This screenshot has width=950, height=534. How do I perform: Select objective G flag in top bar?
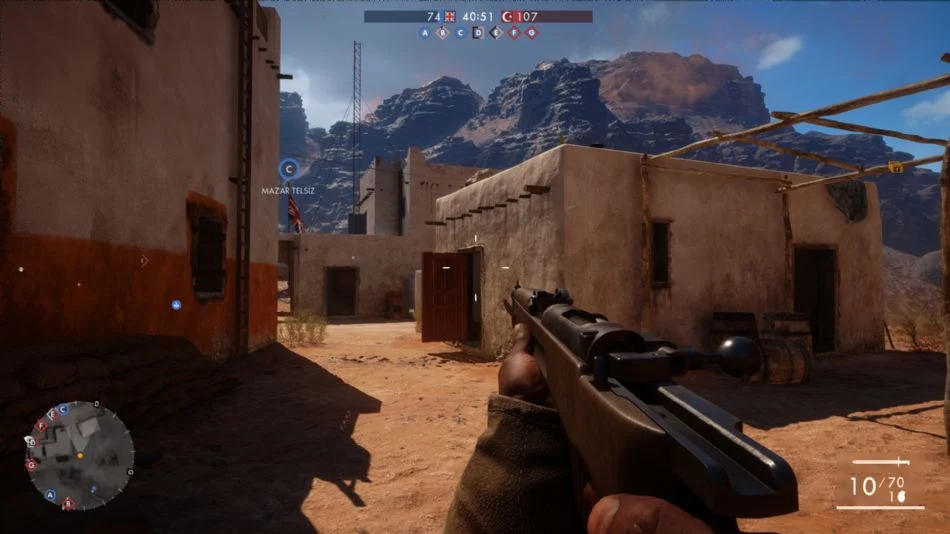coord(532,32)
